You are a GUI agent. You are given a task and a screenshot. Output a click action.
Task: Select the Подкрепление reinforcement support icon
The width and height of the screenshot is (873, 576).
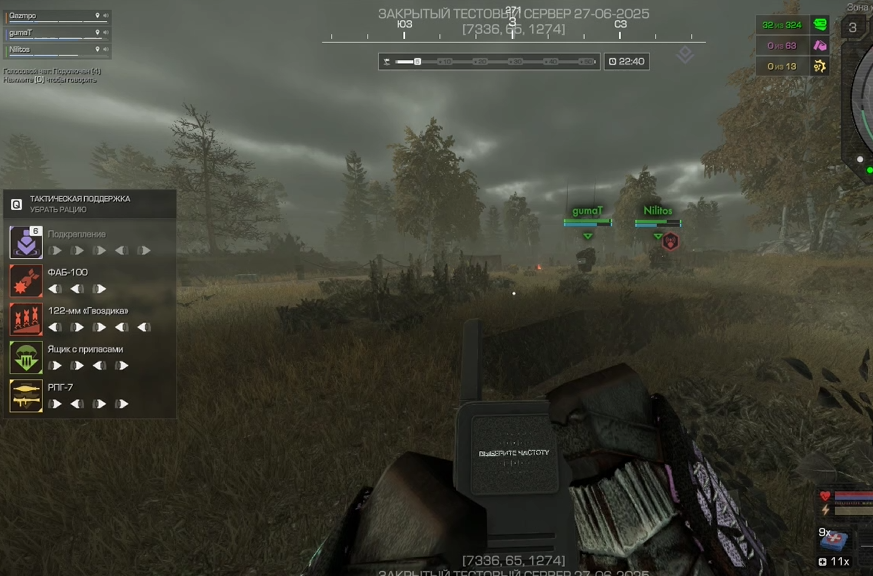point(25,242)
